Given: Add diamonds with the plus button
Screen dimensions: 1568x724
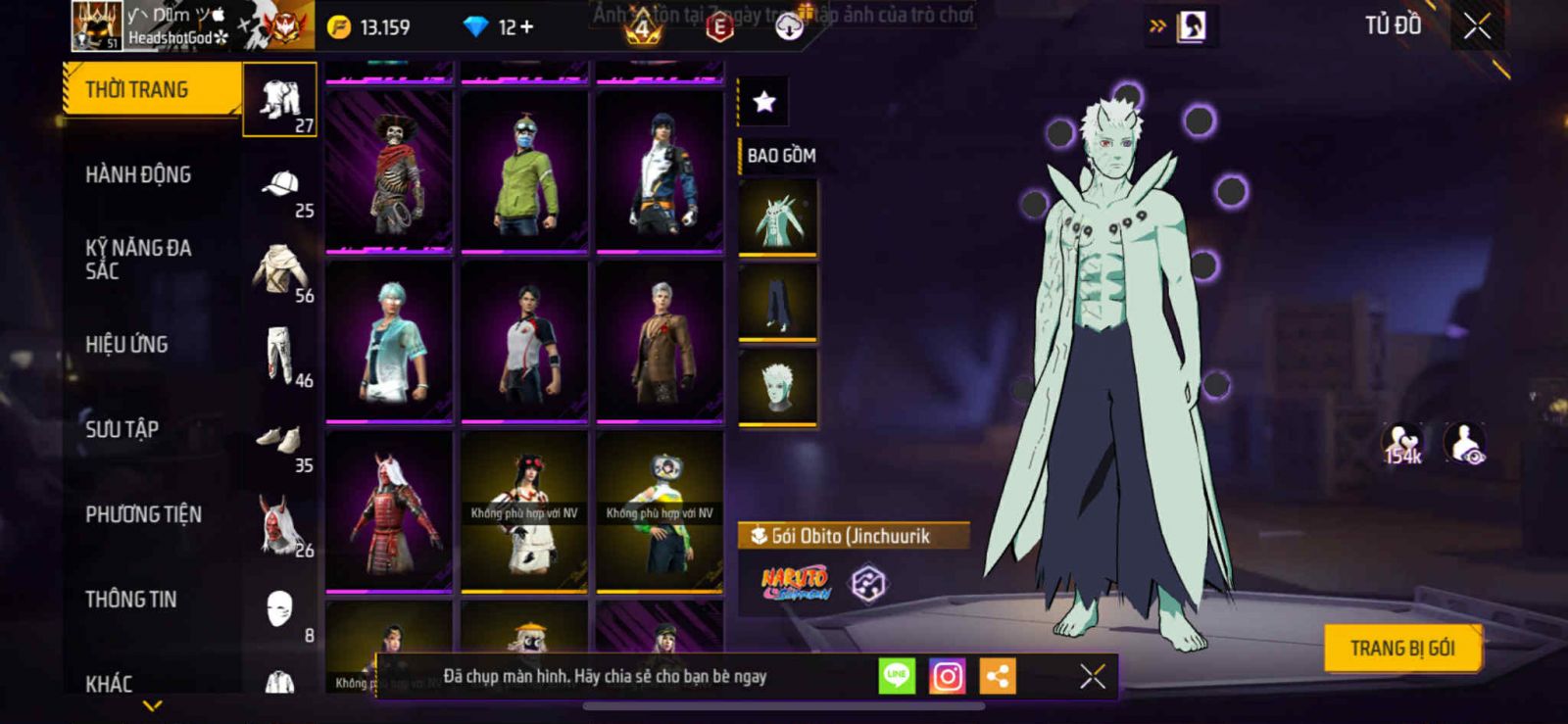Looking at the screenshot, I should point(527,27).
